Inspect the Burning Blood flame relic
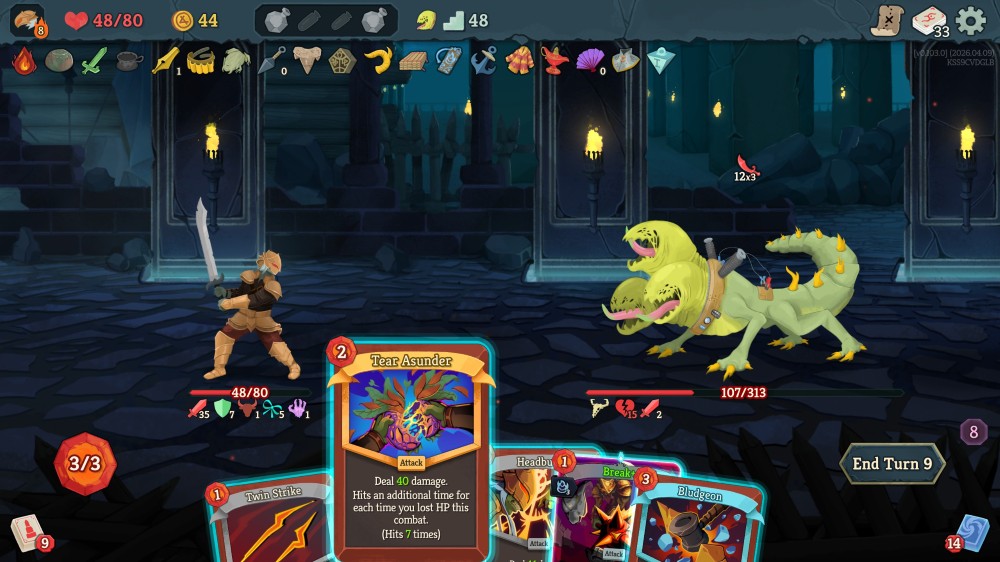The width and height of the screenshot is (1000, 562). point(24,61)
